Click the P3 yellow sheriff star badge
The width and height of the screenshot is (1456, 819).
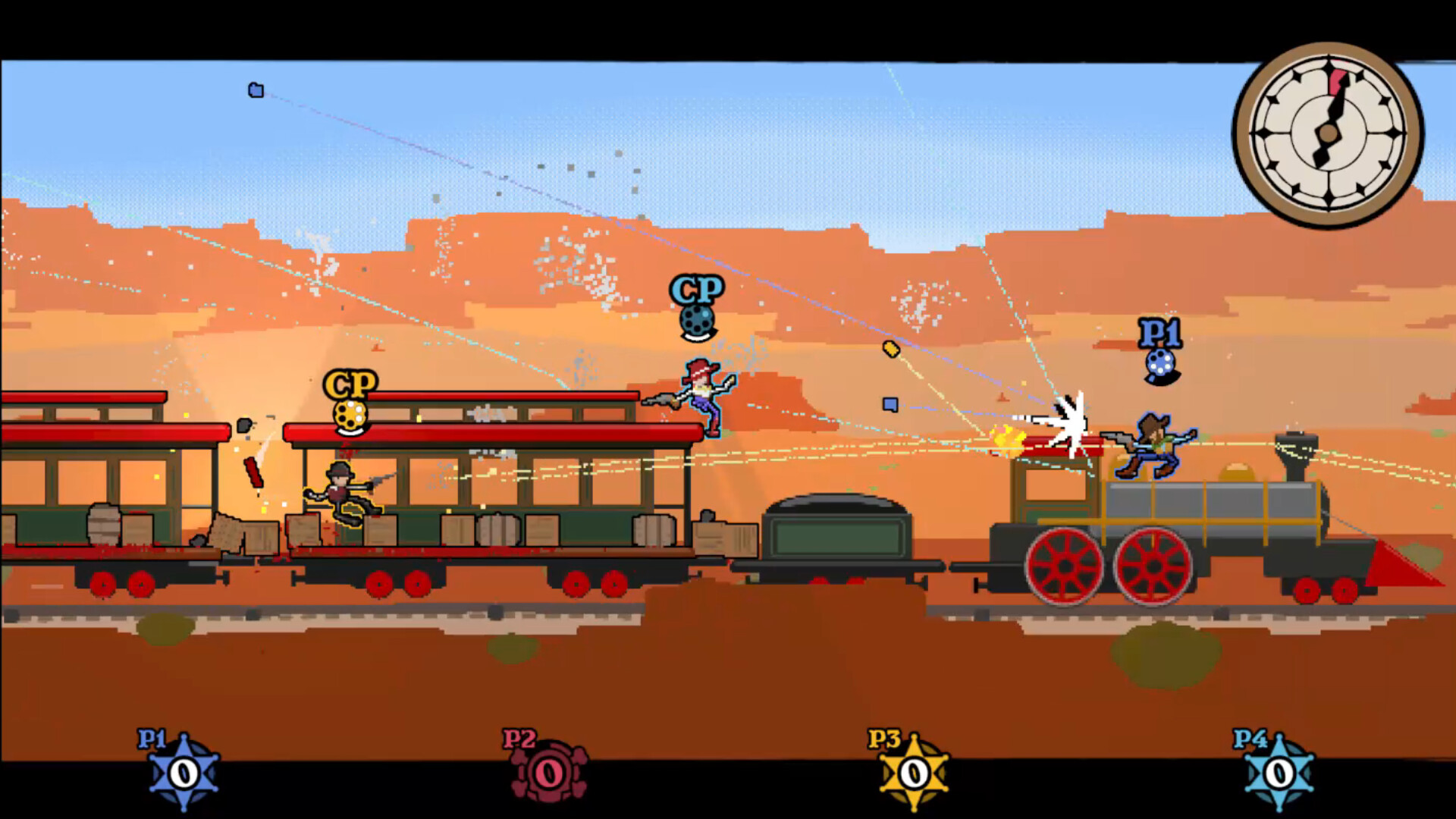pos(912,775)
